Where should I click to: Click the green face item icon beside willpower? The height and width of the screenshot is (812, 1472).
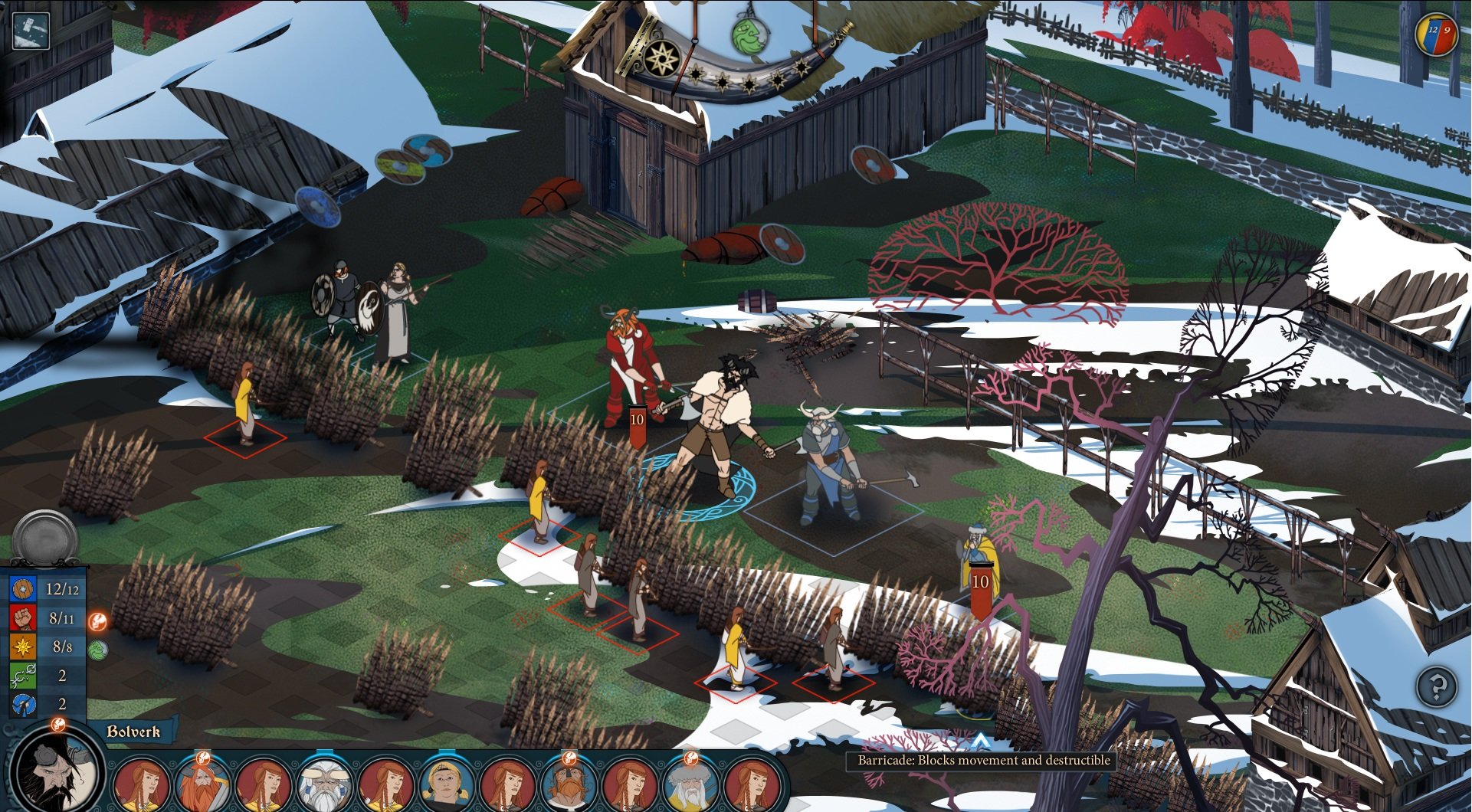(98, 650)
